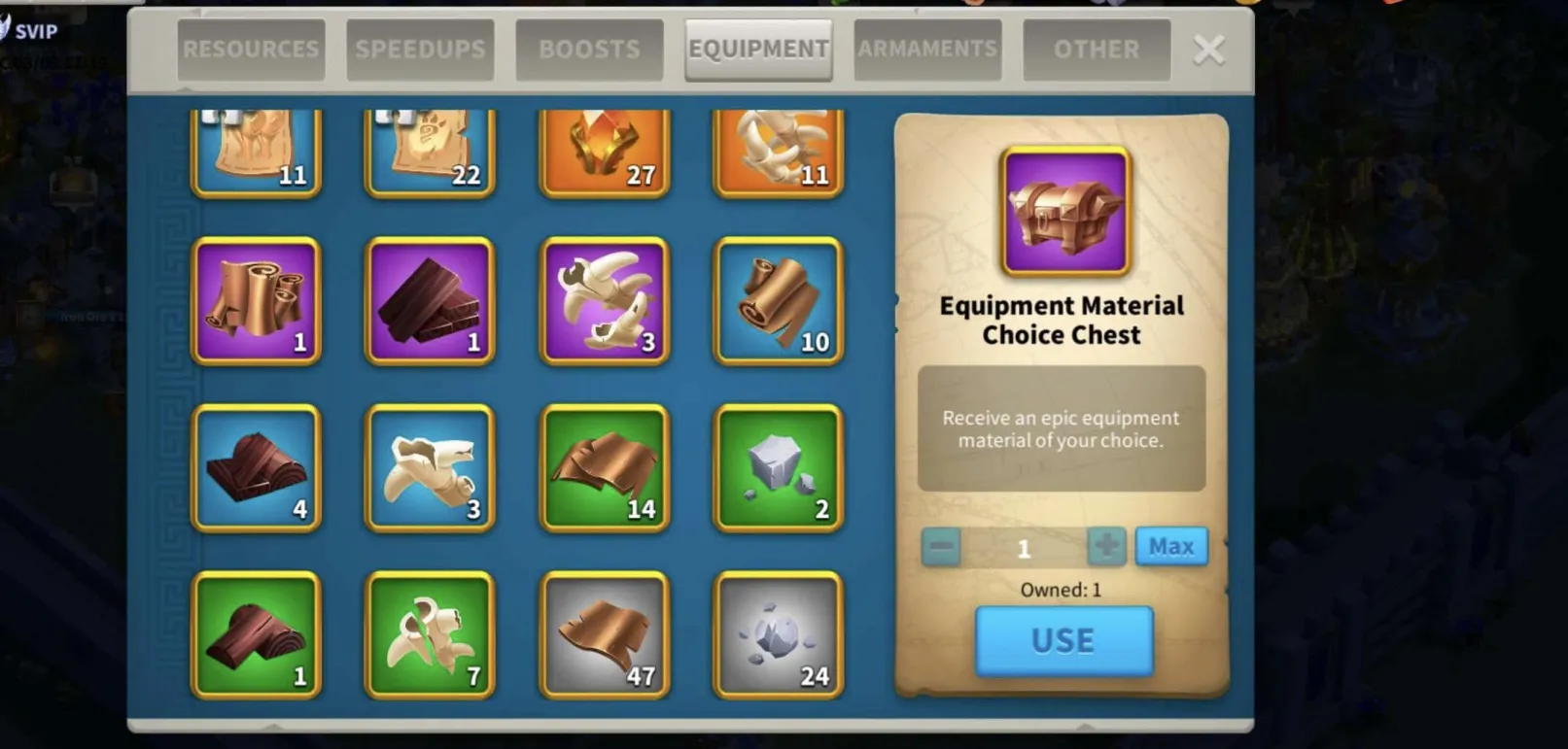Select the green animal bone with 7

tap(430, 635)
